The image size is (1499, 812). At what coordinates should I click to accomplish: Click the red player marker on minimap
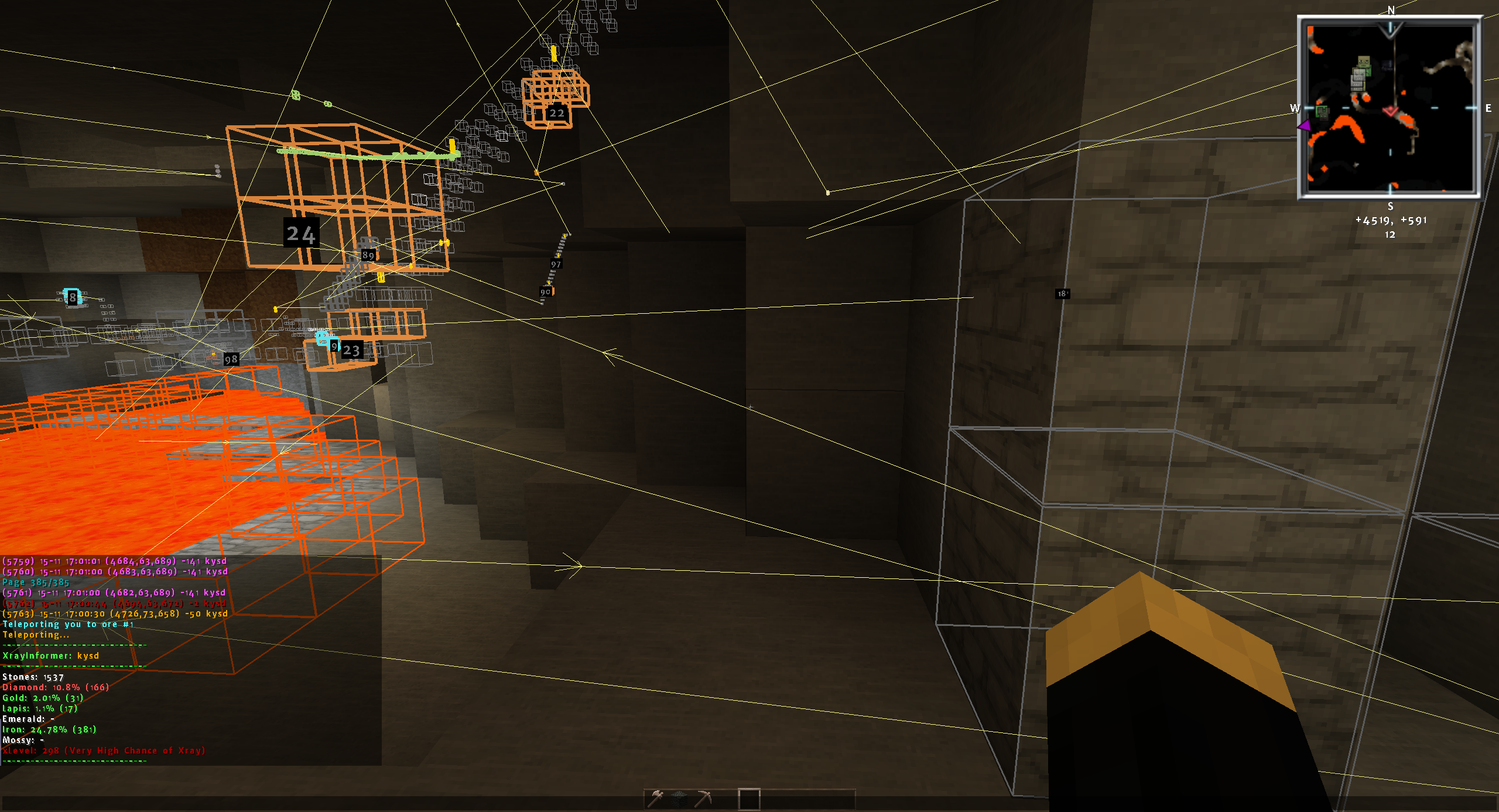pos(1391,111)
